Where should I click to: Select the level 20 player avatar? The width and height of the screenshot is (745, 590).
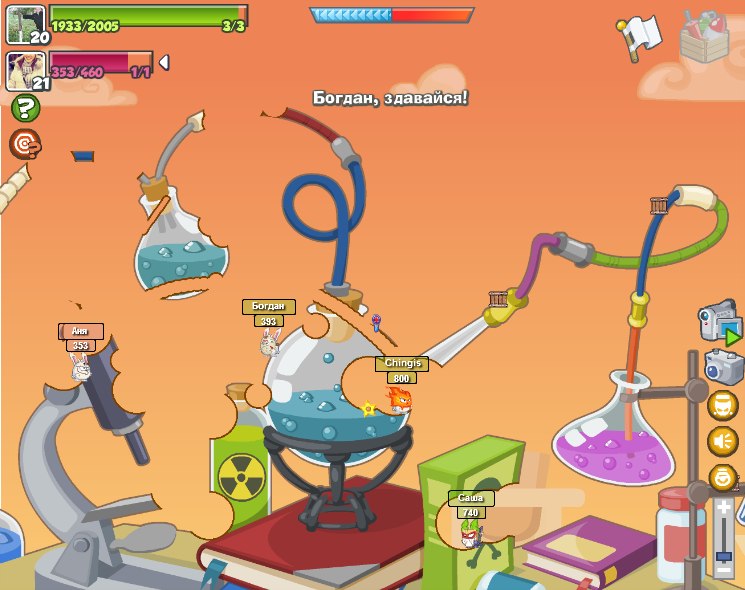25,25
